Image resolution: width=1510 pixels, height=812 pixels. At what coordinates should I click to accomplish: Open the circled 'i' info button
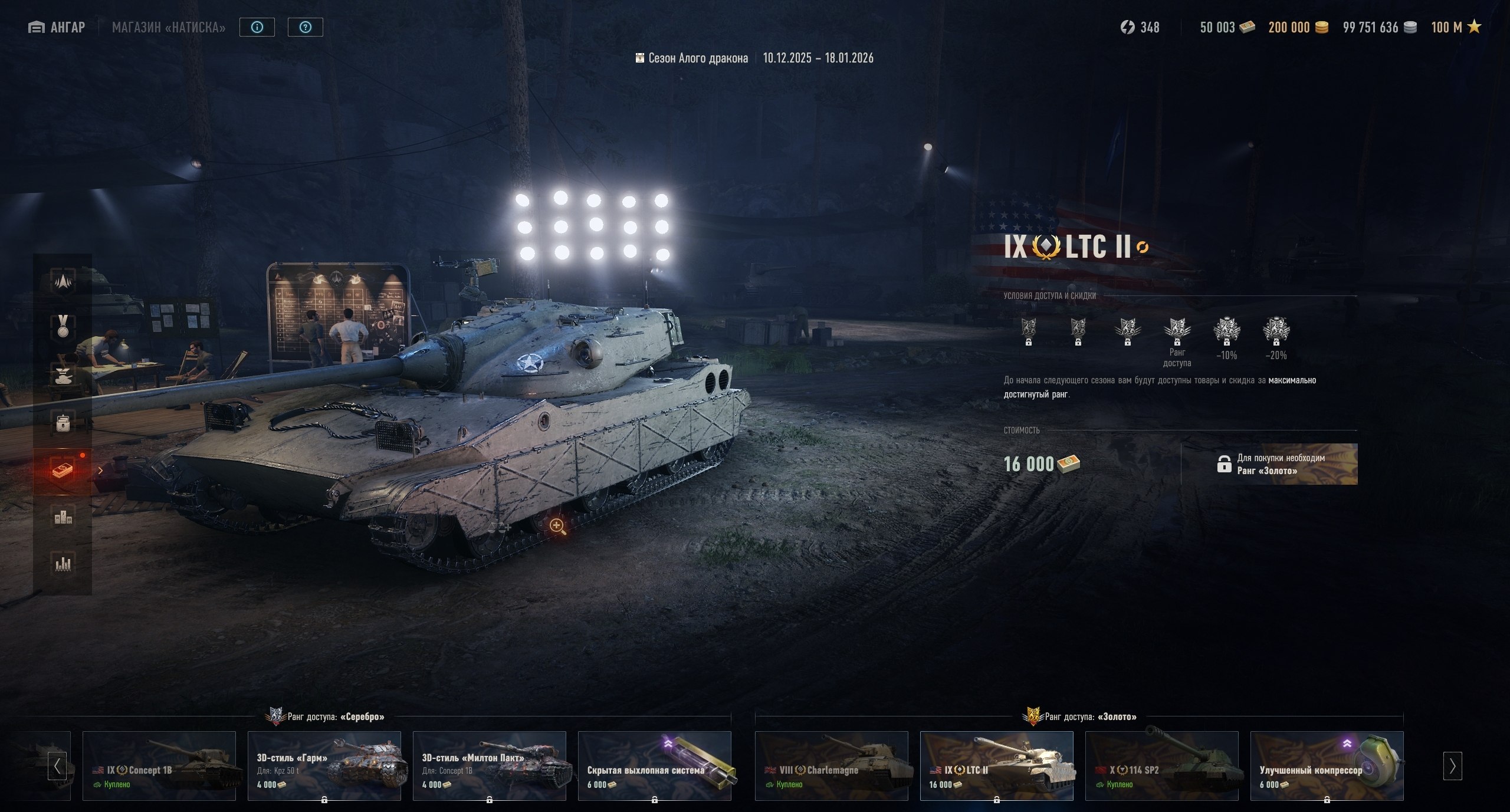(x=257, y=27)
